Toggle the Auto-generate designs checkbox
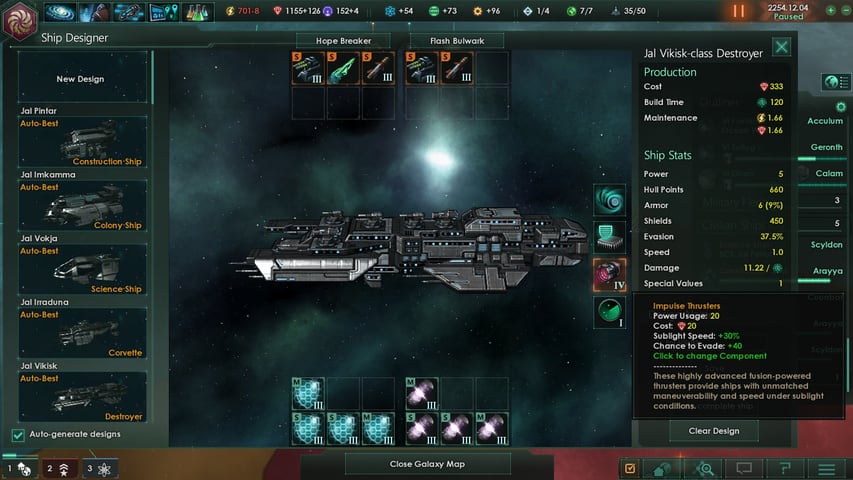853x480 pixels. (x=18, y=434)
